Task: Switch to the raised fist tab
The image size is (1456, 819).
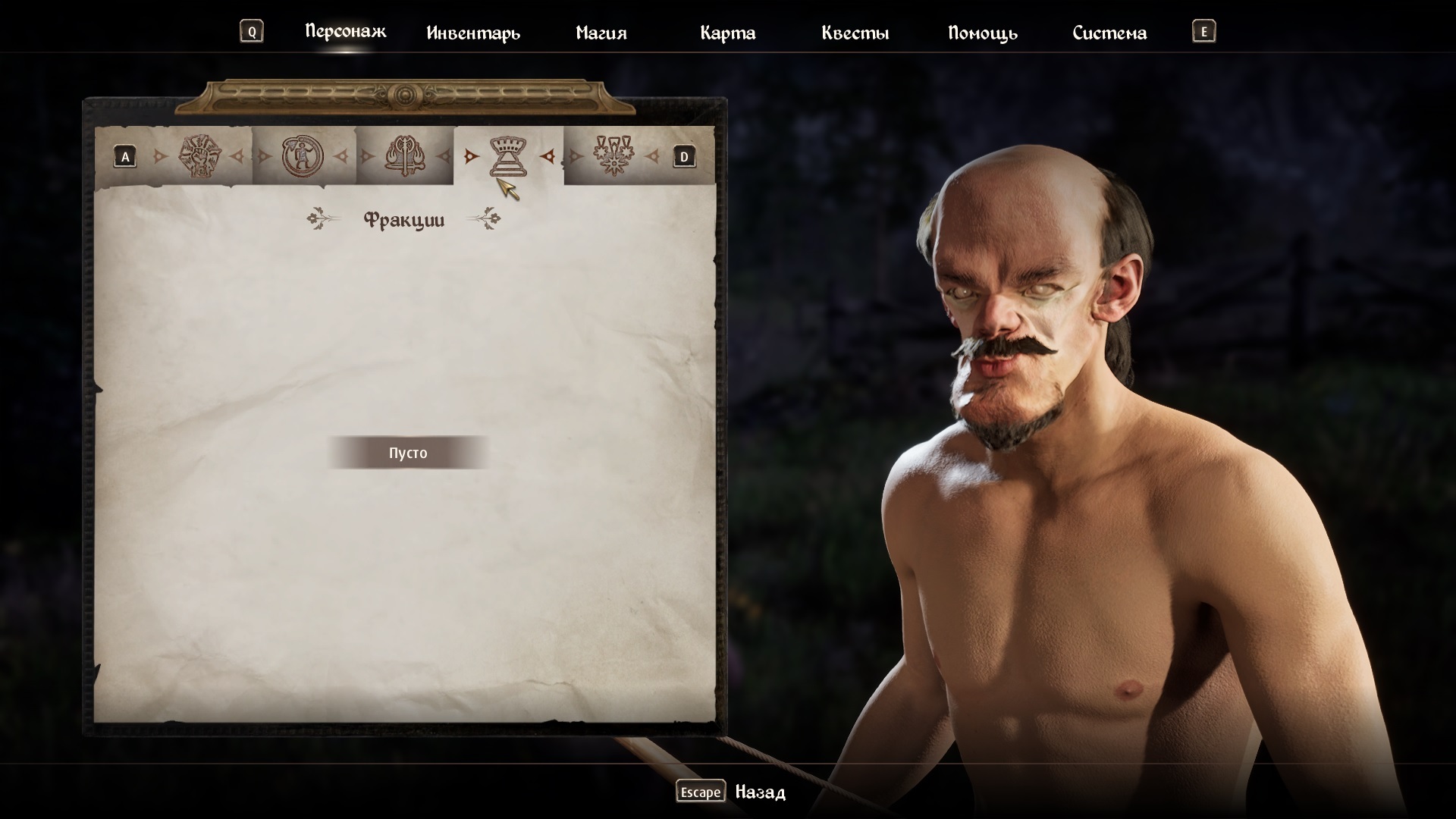Action: coord(200,156)
